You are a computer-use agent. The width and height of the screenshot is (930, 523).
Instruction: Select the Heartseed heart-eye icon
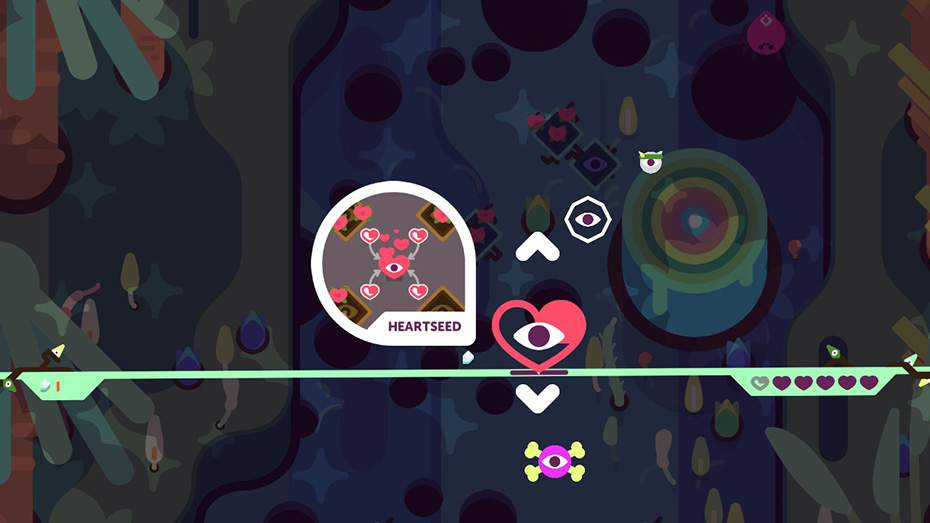pyautogui.click(x=538, y=333)
